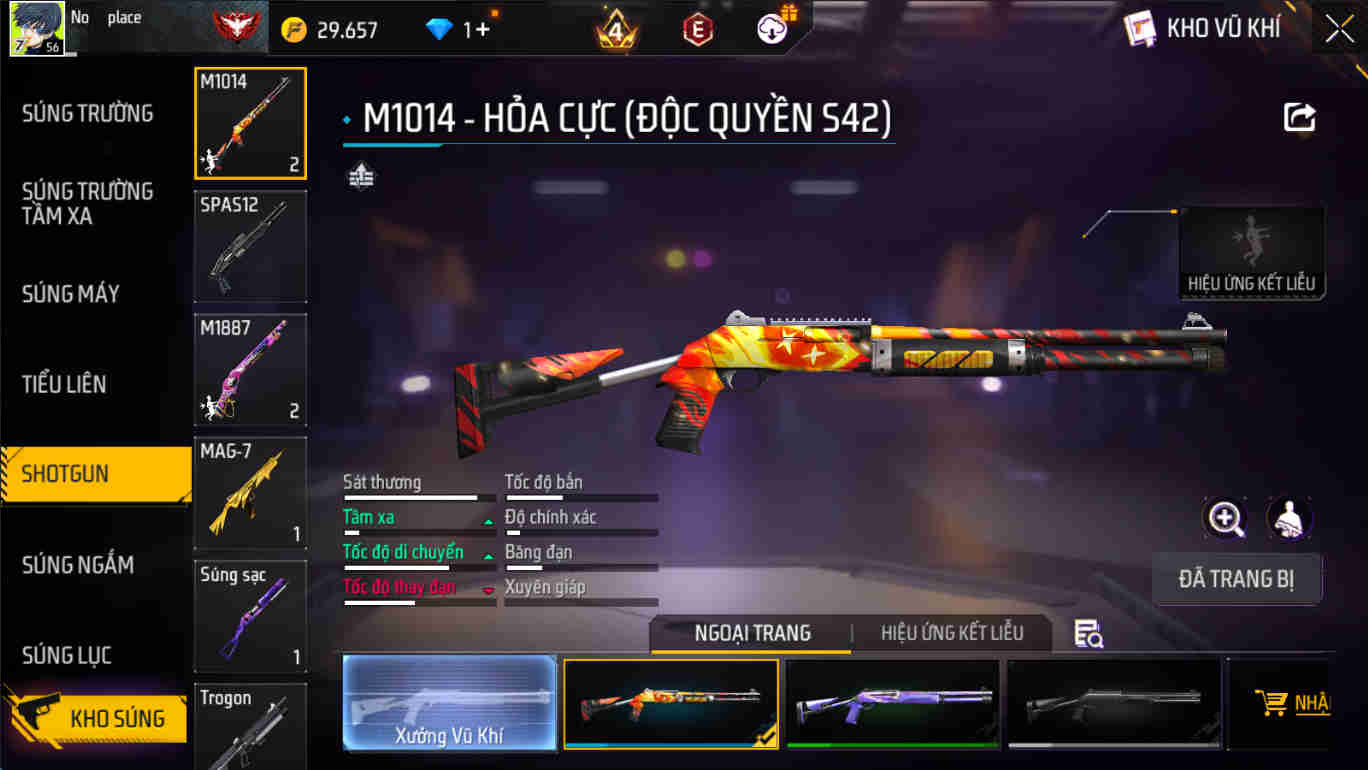Select the purple skin in the bottom row
The height and width of the screenshot is (770, 1368).
click(x=893, y=702)
